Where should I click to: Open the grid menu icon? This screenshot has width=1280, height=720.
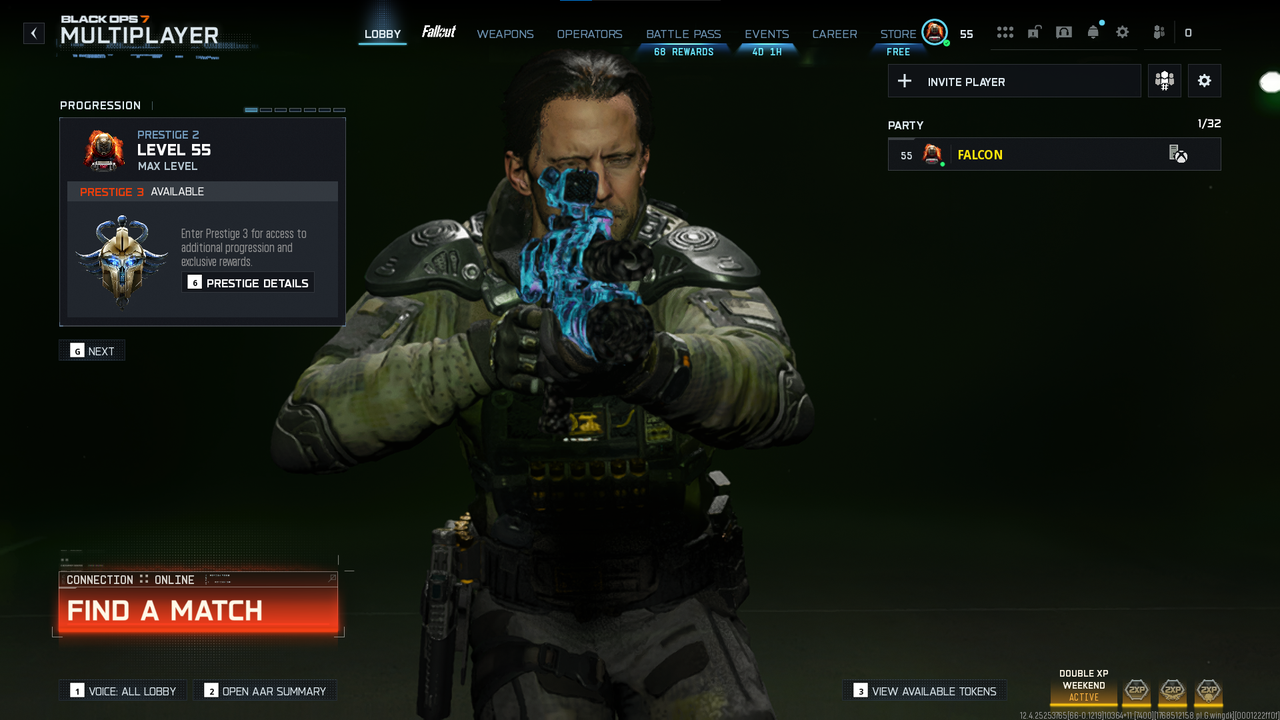coord(1005,33)
